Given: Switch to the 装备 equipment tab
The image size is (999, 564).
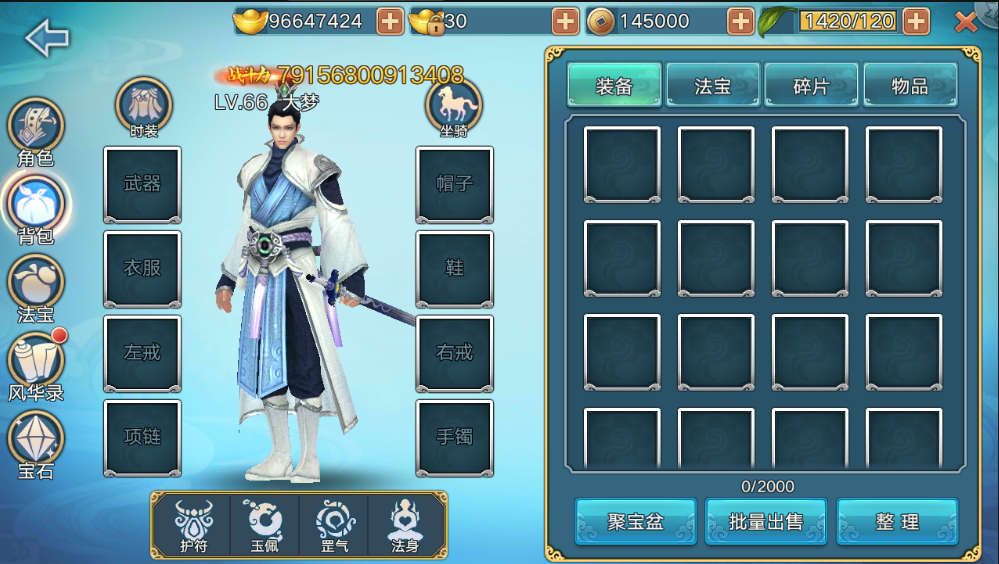Looking at the screenshot, I should [x=614, y=86].
